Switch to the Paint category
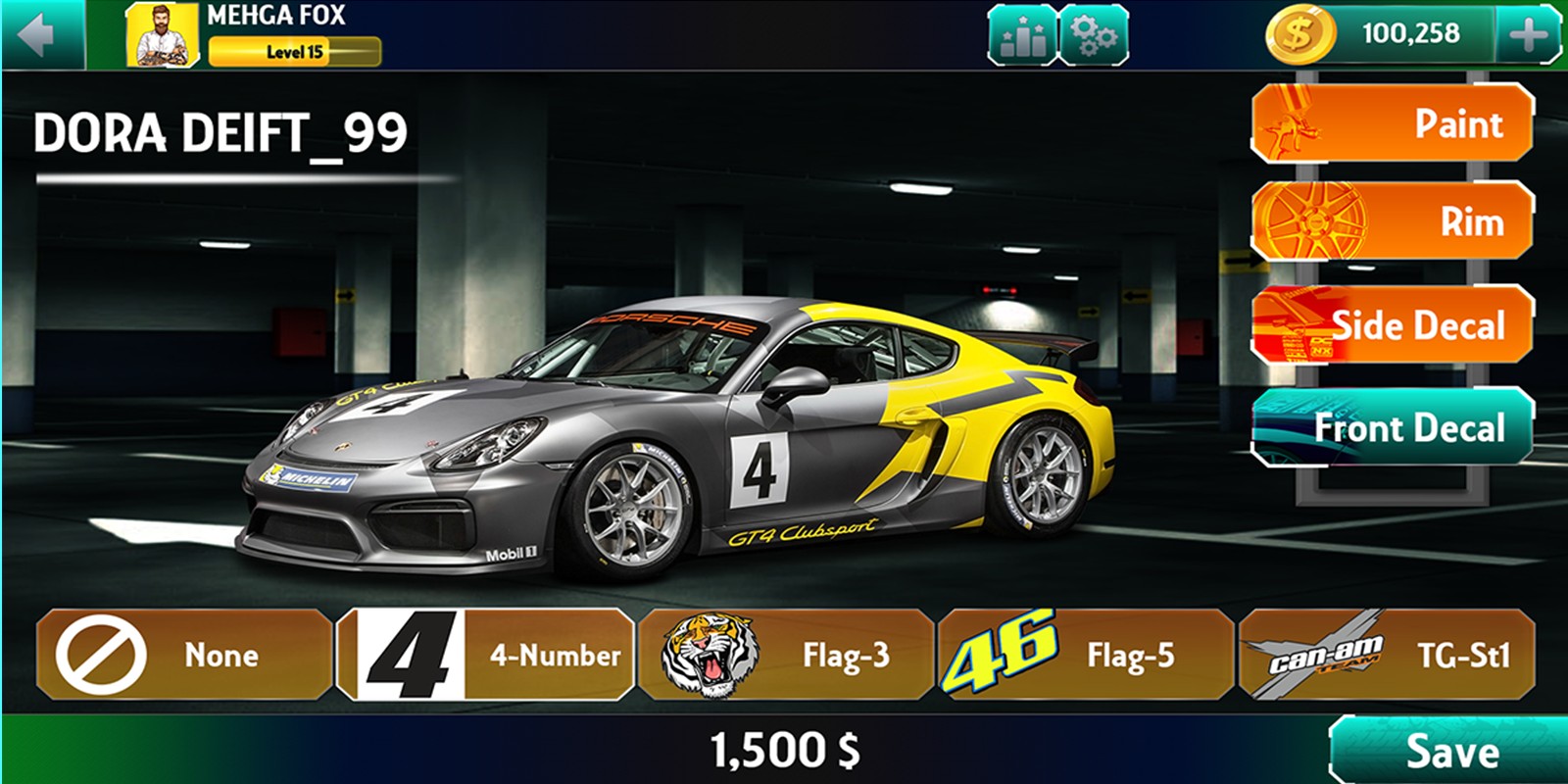This screenshot has height=784, width=1568. (1392, 123)
